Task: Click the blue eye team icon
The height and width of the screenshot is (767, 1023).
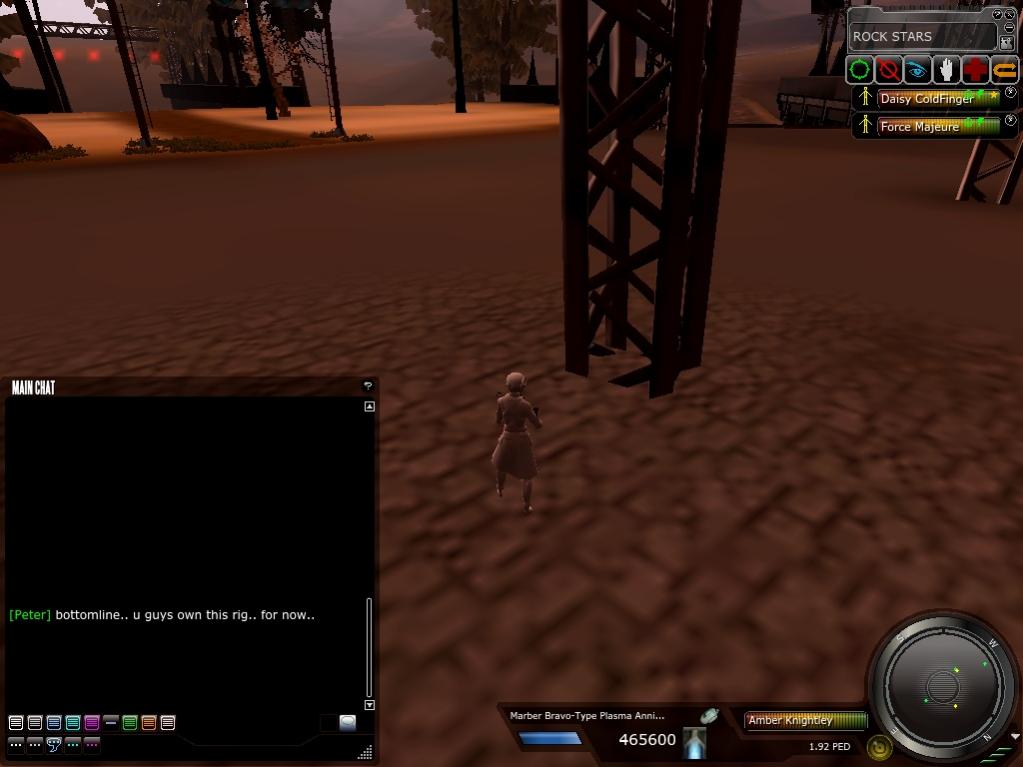Action: (917, 70)
